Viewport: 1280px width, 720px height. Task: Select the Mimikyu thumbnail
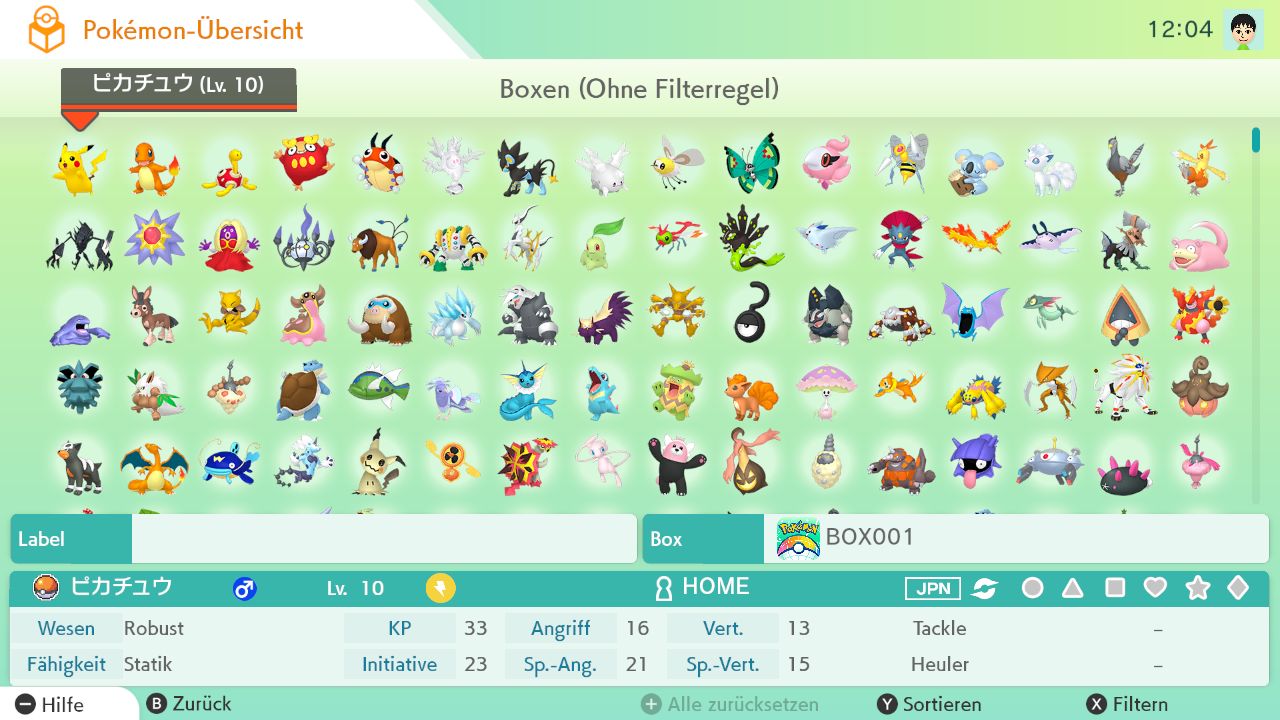click(x=378, y=464)
